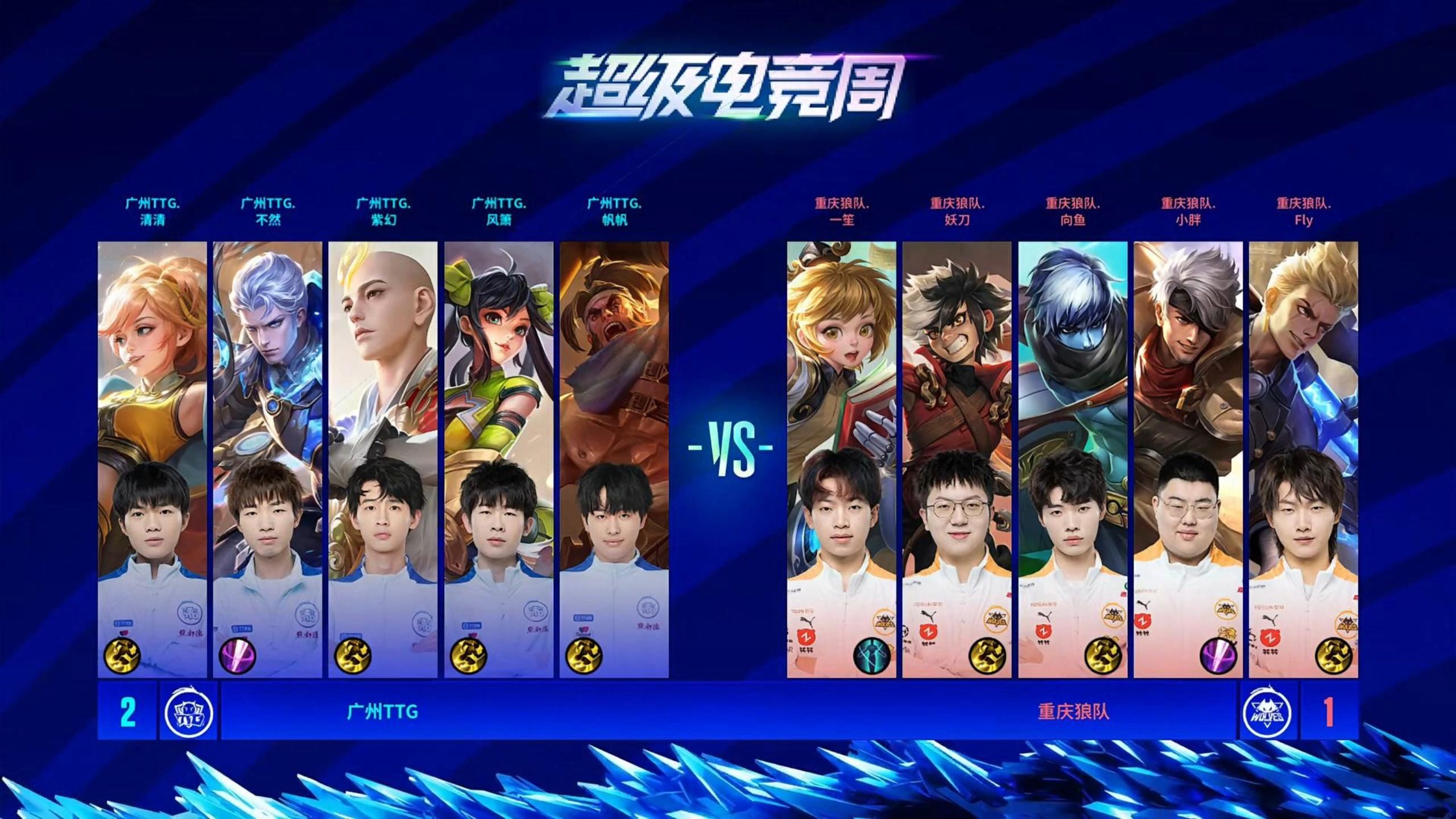Click the purple spell icon on 不然's card
Screen dimensions: 1456x819
click(237, 656)
